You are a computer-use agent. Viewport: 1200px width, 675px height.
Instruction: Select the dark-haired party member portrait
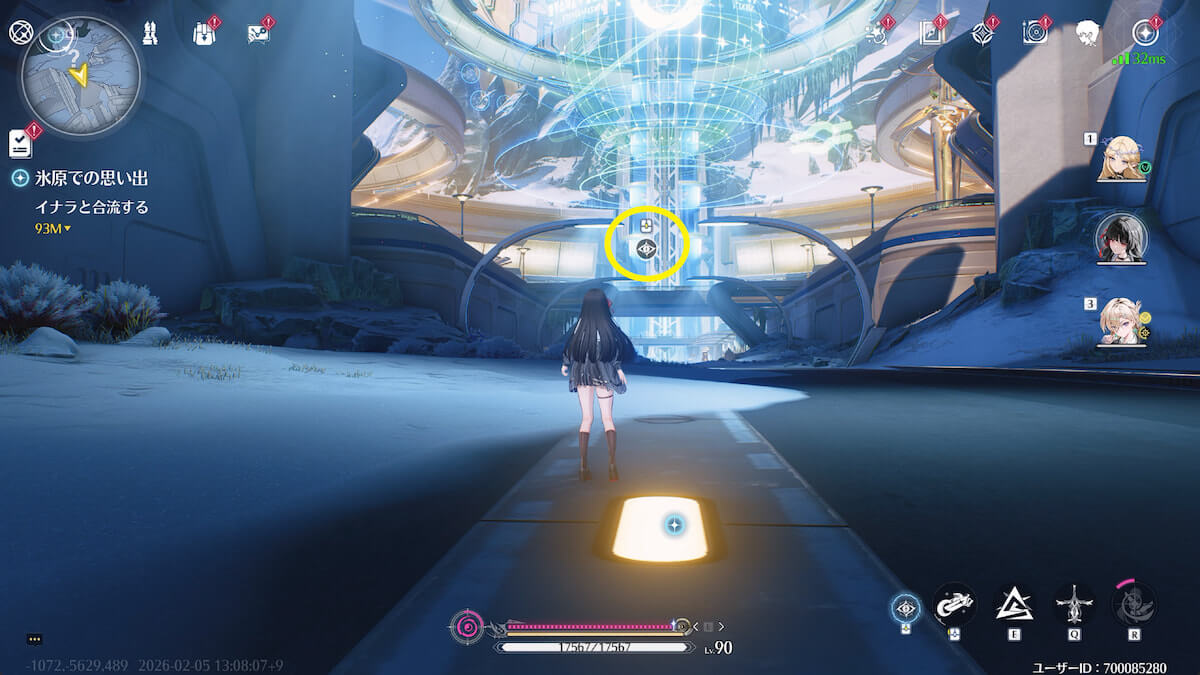tap(1121, 236)
